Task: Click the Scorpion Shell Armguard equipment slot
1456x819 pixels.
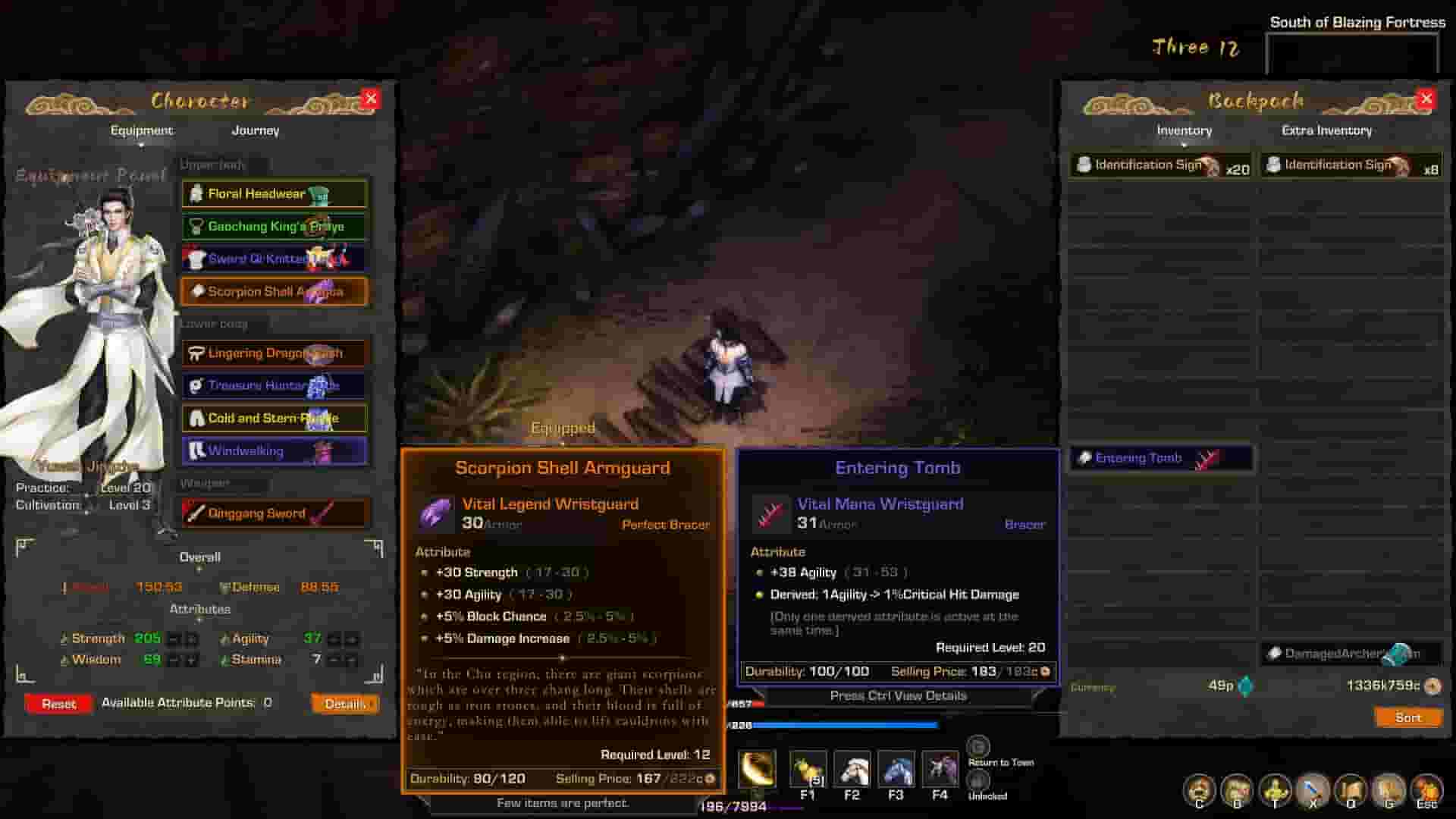Action: click(273, 291)
